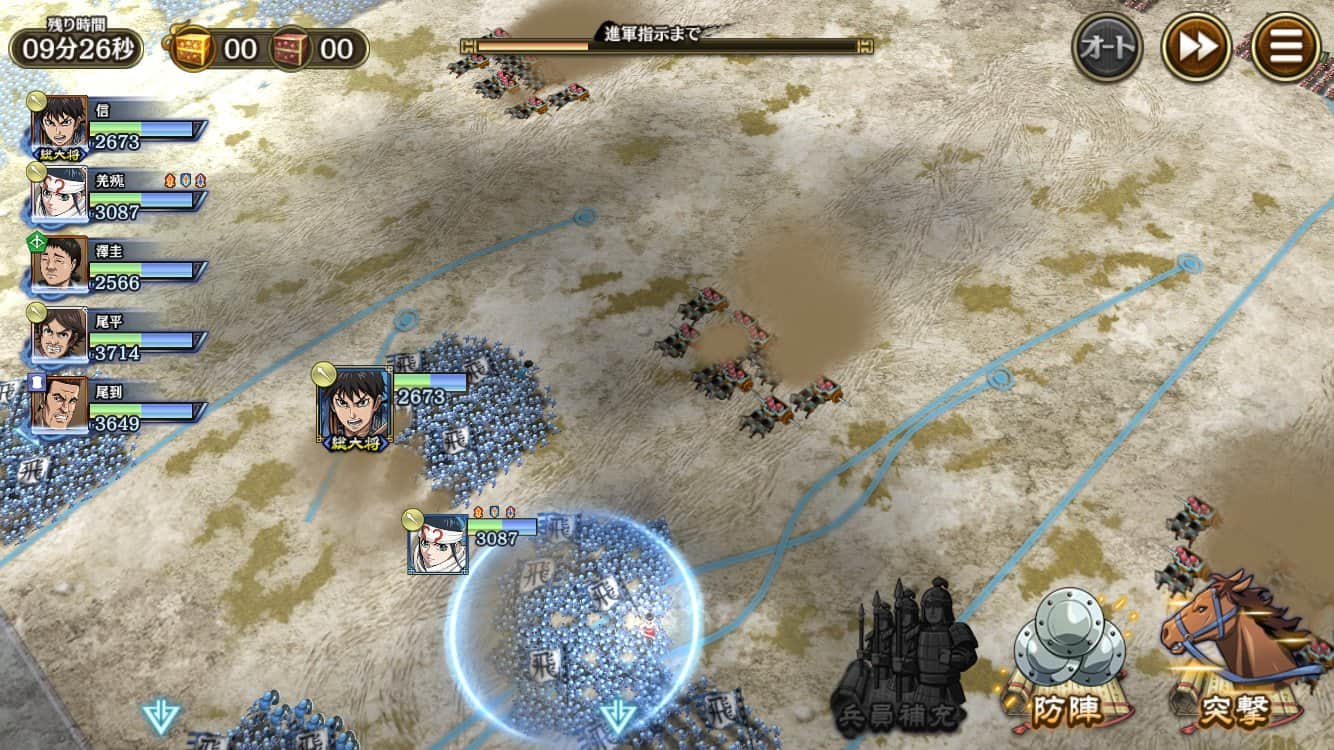Toggle the オート auto-battle button
Image resolution: width=1334 pixels, height=750 pixels.
pos(1107,46)
